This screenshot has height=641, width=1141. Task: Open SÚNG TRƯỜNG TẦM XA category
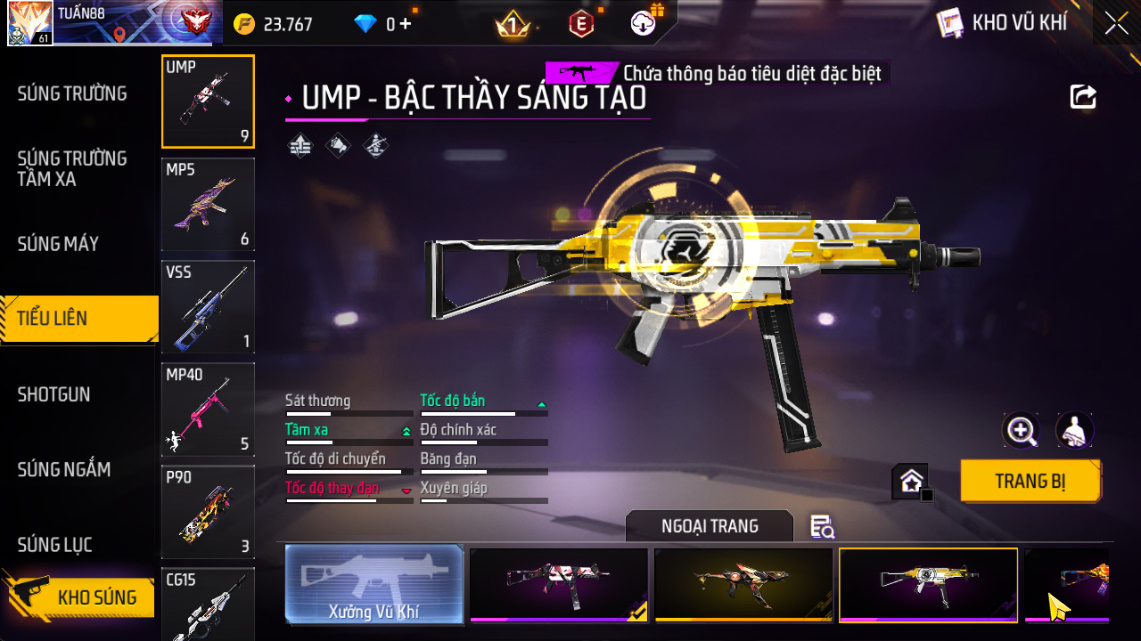[x=72, y=169]
